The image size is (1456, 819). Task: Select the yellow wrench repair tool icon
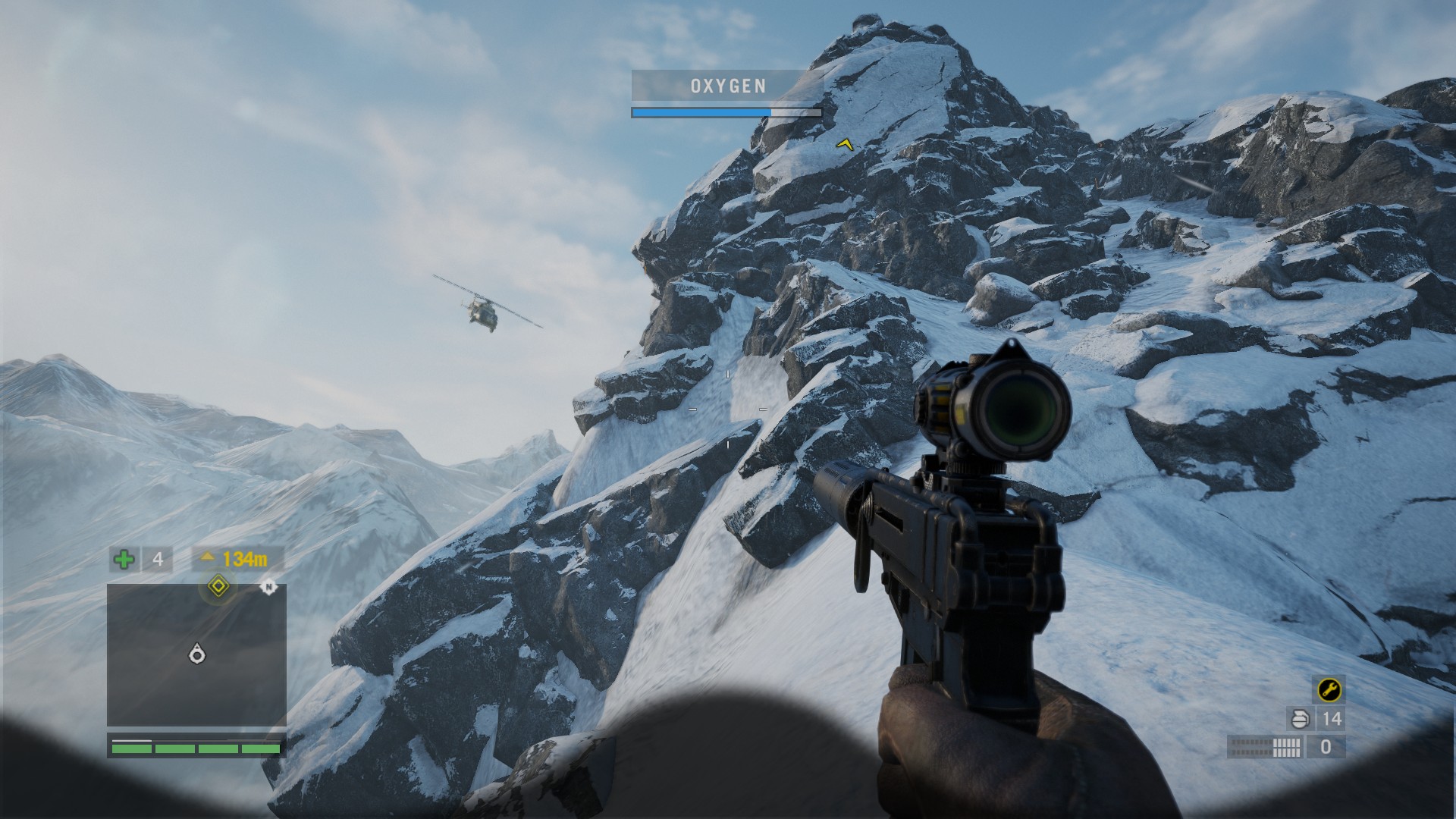pyautogui.click(x=1329, y=689)
